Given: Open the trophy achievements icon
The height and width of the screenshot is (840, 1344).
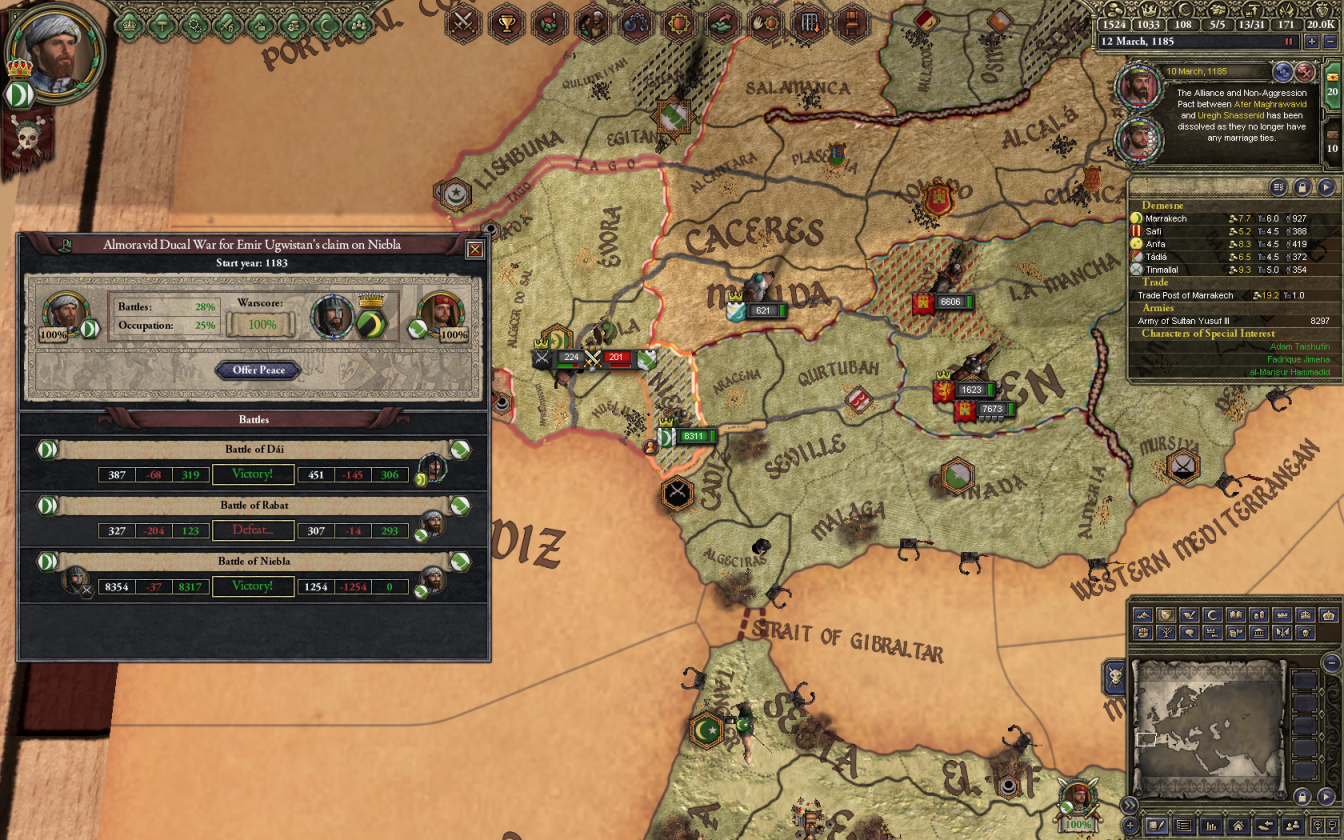Looking at the screenshot, I should [506, 24].
